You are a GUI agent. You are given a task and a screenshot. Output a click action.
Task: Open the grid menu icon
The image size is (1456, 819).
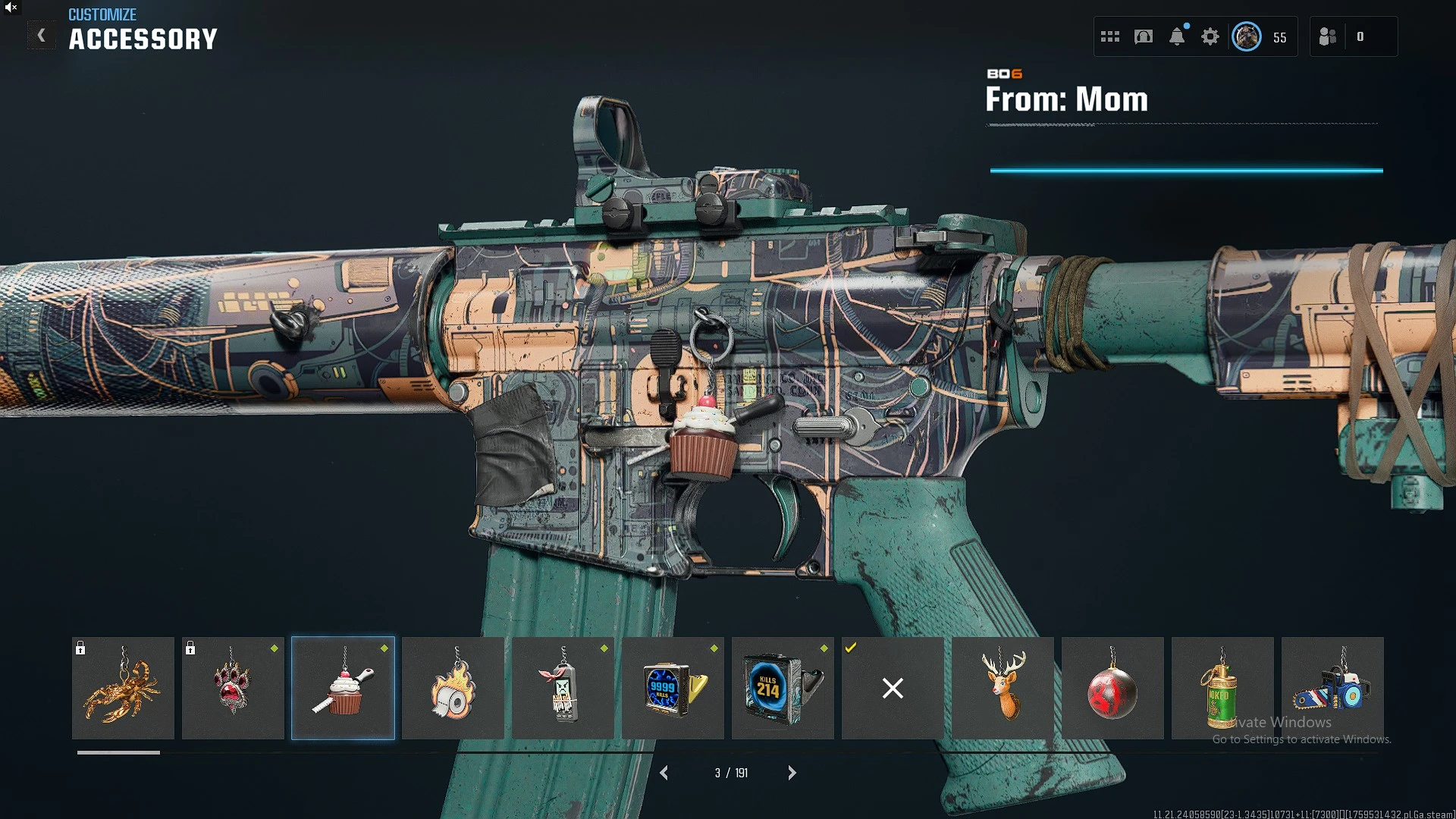[x=1110, y=36]
